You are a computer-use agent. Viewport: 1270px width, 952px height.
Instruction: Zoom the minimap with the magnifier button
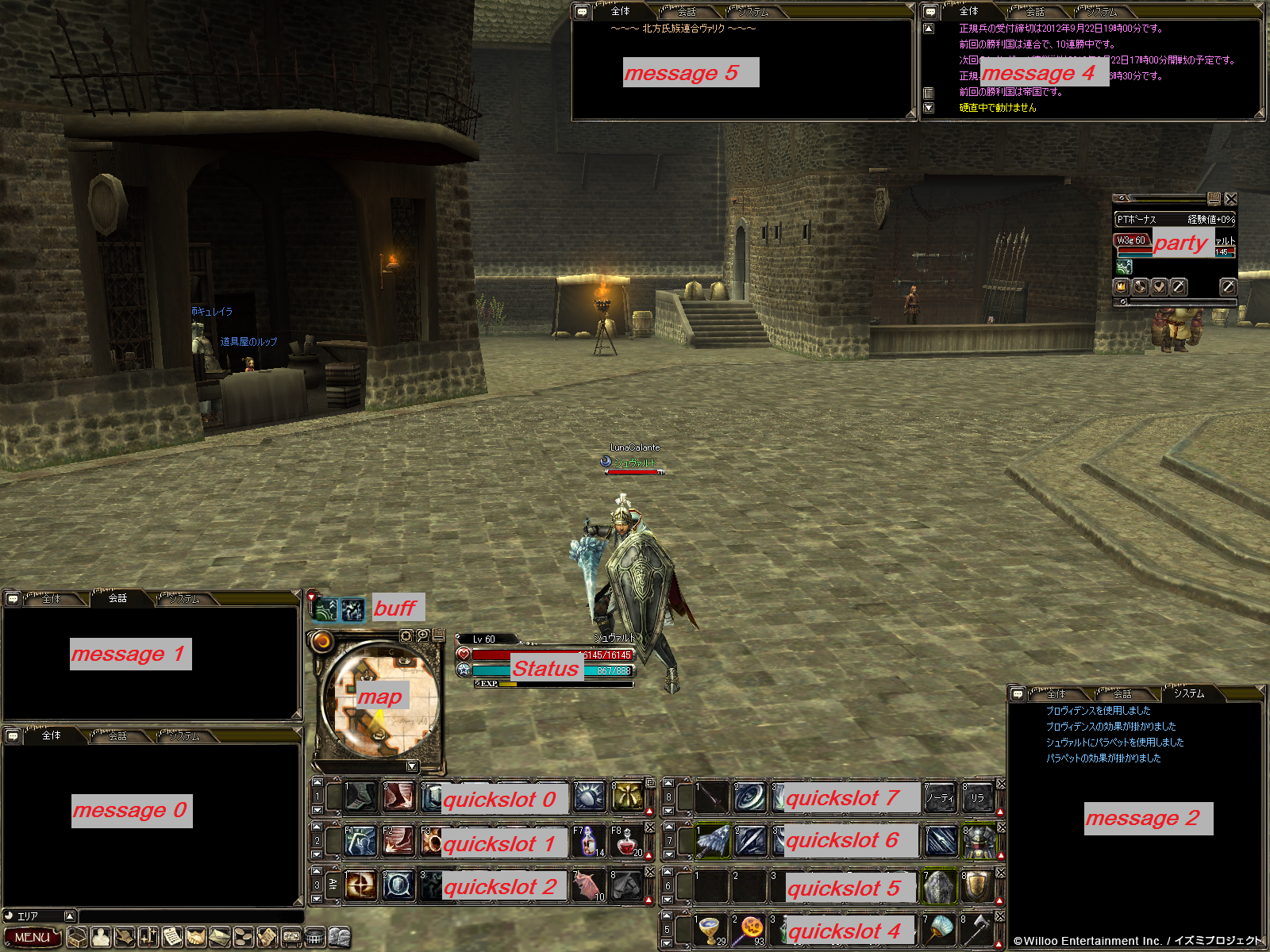[x=423, y=635]
